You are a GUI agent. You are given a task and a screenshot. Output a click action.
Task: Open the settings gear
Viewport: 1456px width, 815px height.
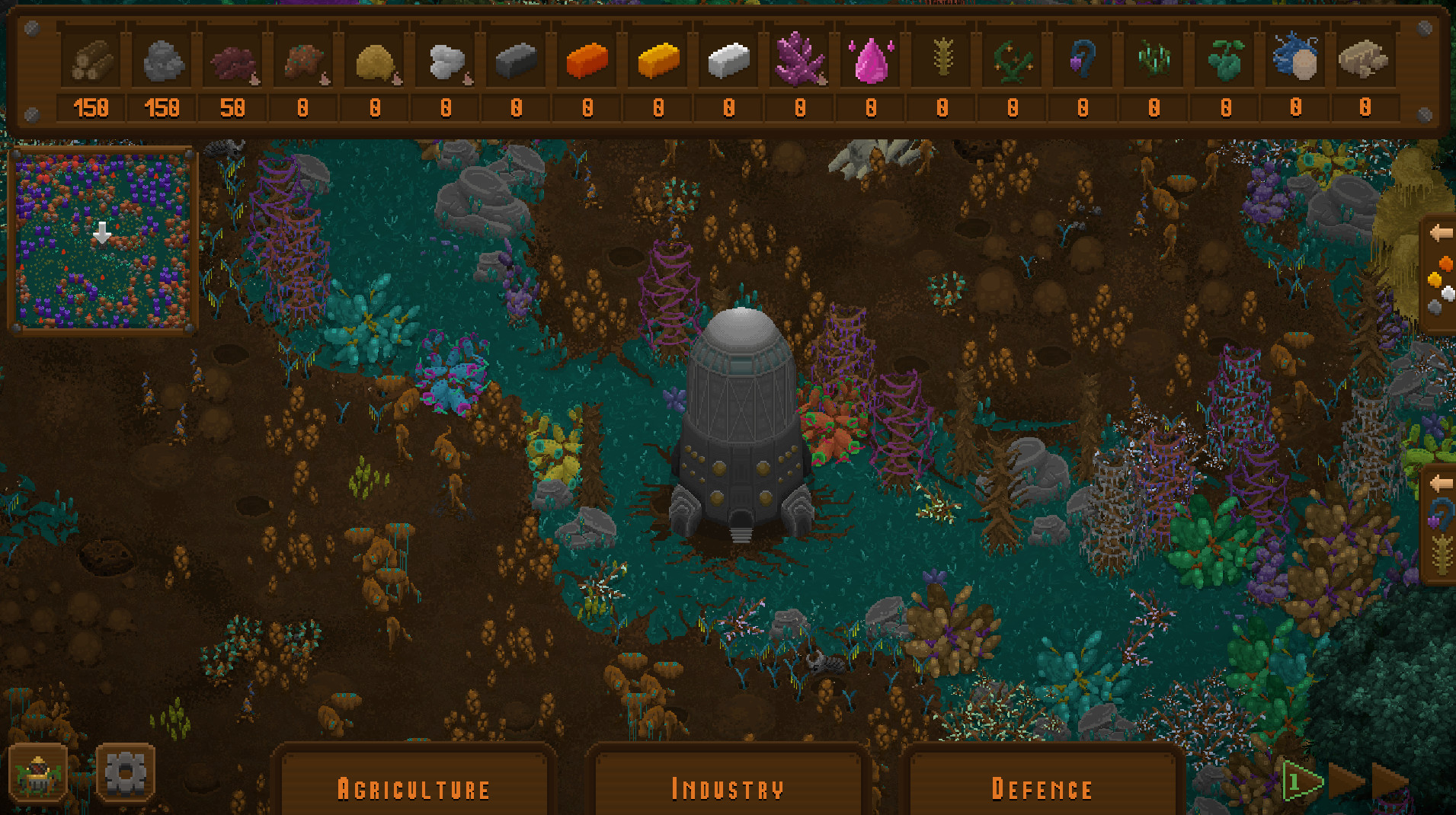pos(126,772)
